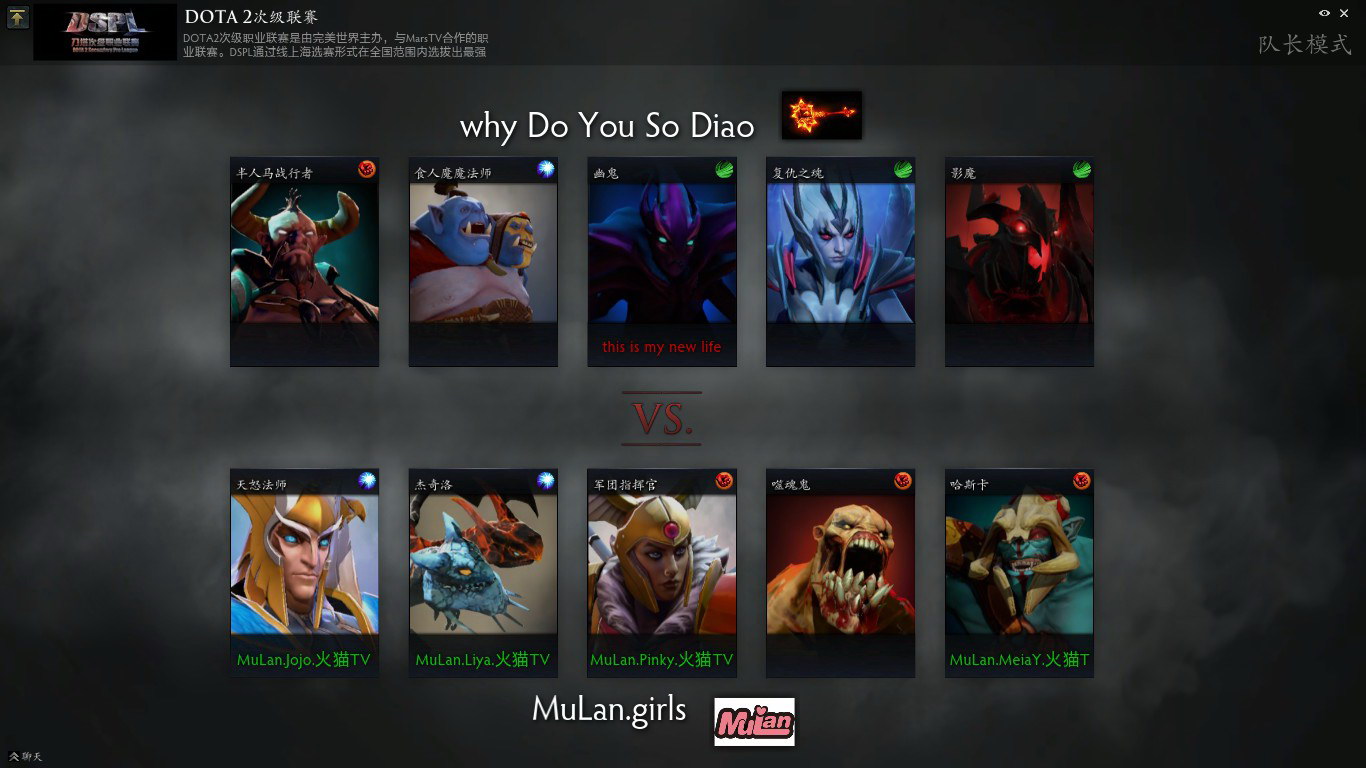1366x768 pixels.
Task: Choose the Ogre Magi hero card
Action: coord(483,262)
